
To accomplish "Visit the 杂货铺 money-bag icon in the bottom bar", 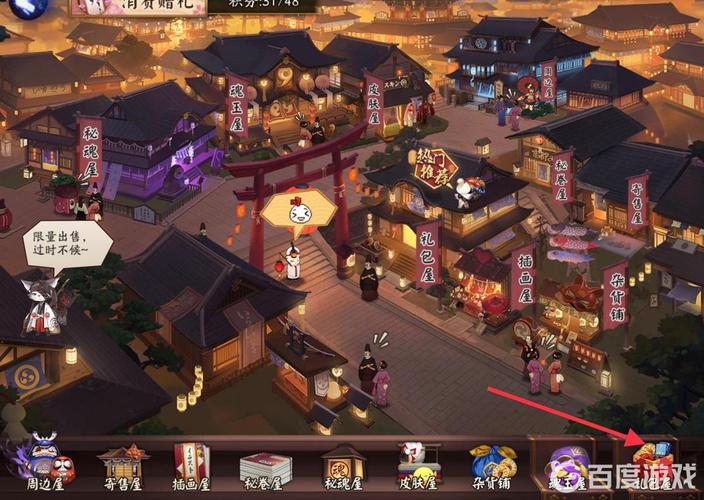I will (494, 465).
